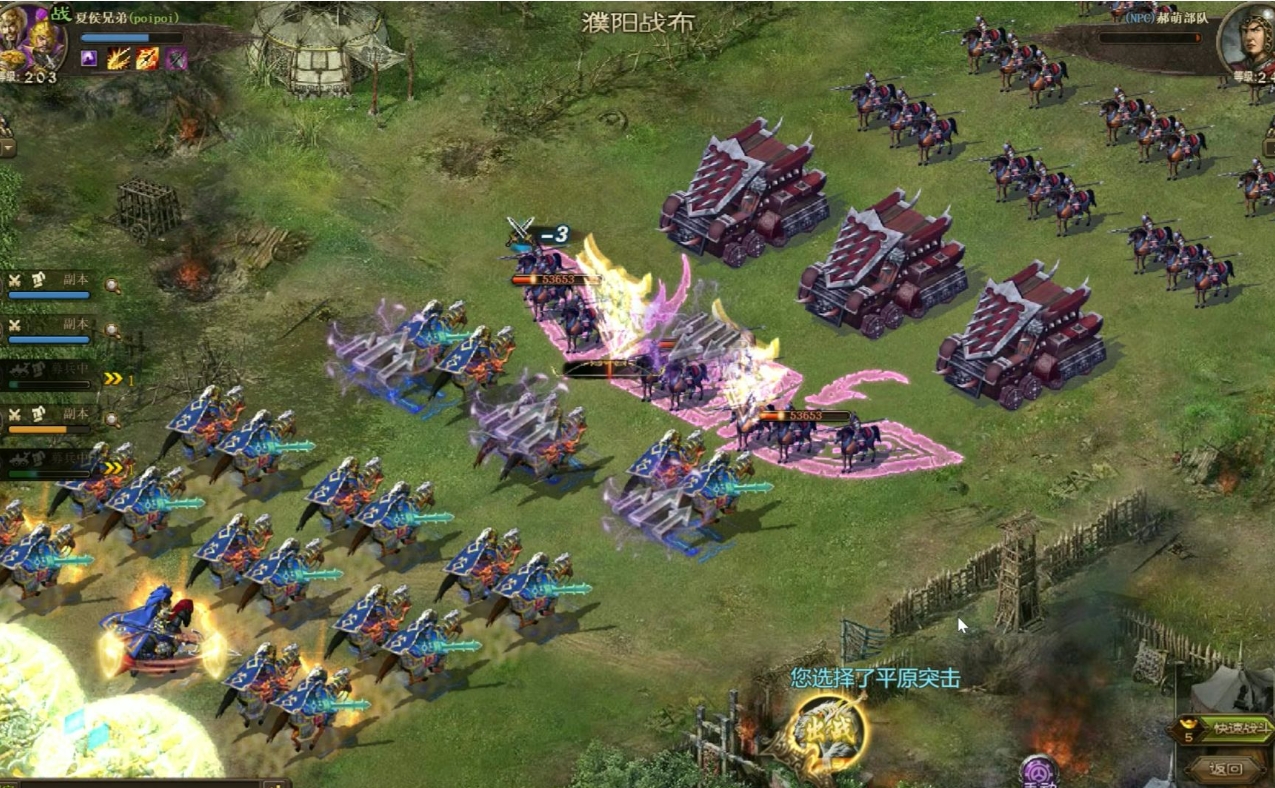Screen dimensions: 1275x788
Task: Expand the dropdown arrow on the left edge
Action: pos(7,148)
